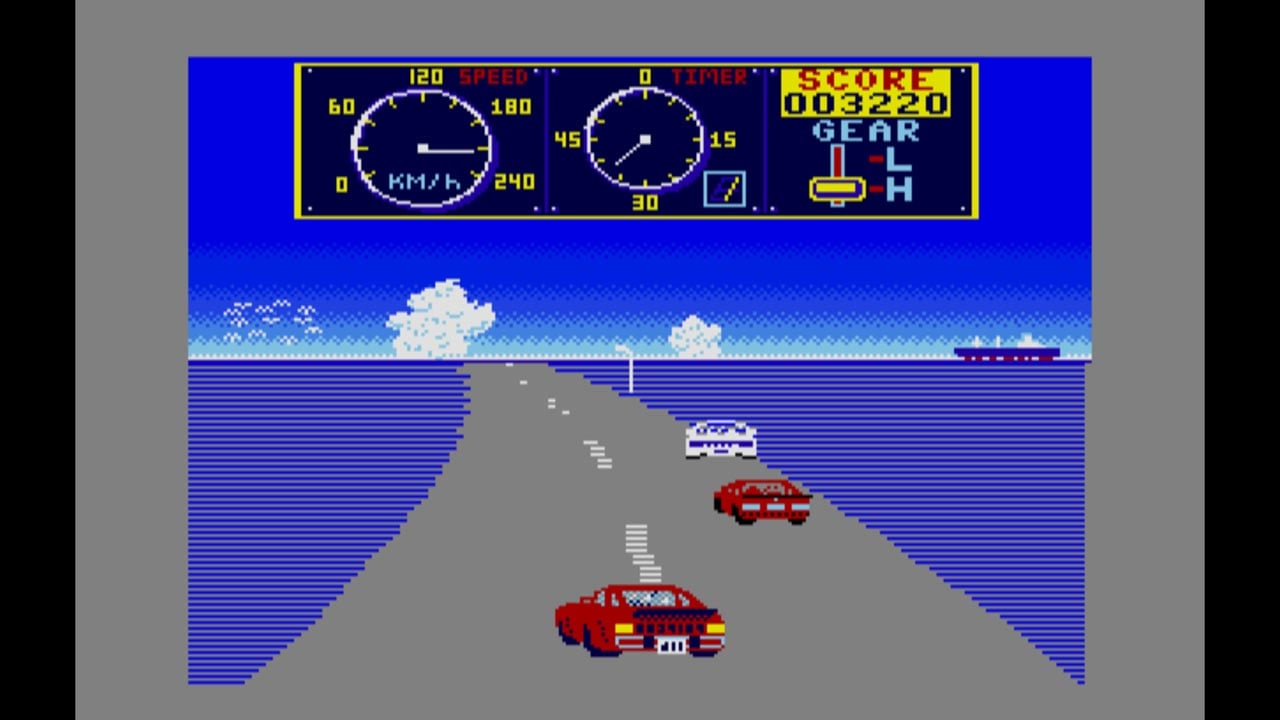The width and height of the screenshot is (1280, 720).
Task: Click the GEAR label above the shifter
Action: [x=867, y=131]
